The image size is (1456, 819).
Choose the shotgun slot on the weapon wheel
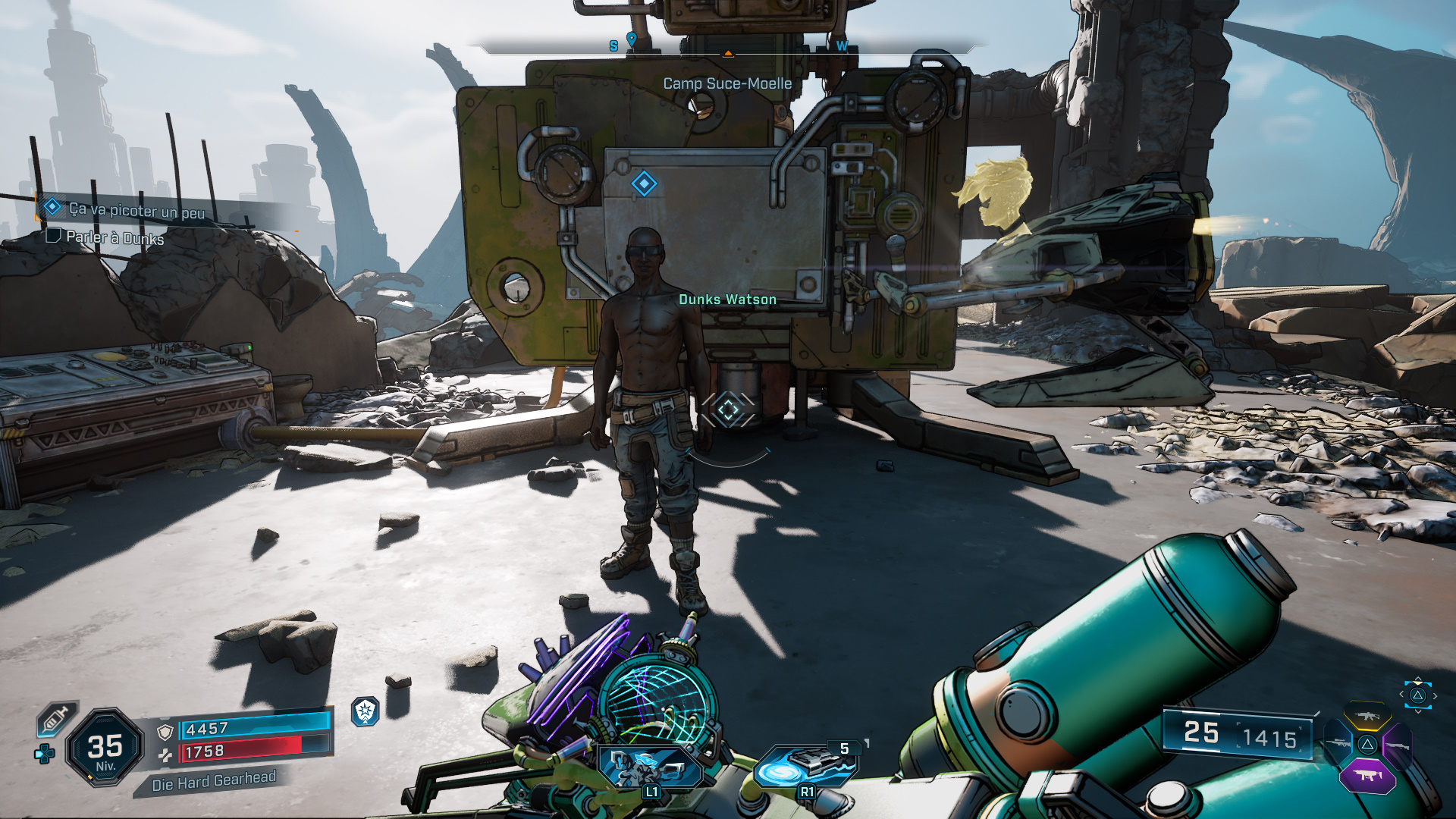pos(1397,745)
